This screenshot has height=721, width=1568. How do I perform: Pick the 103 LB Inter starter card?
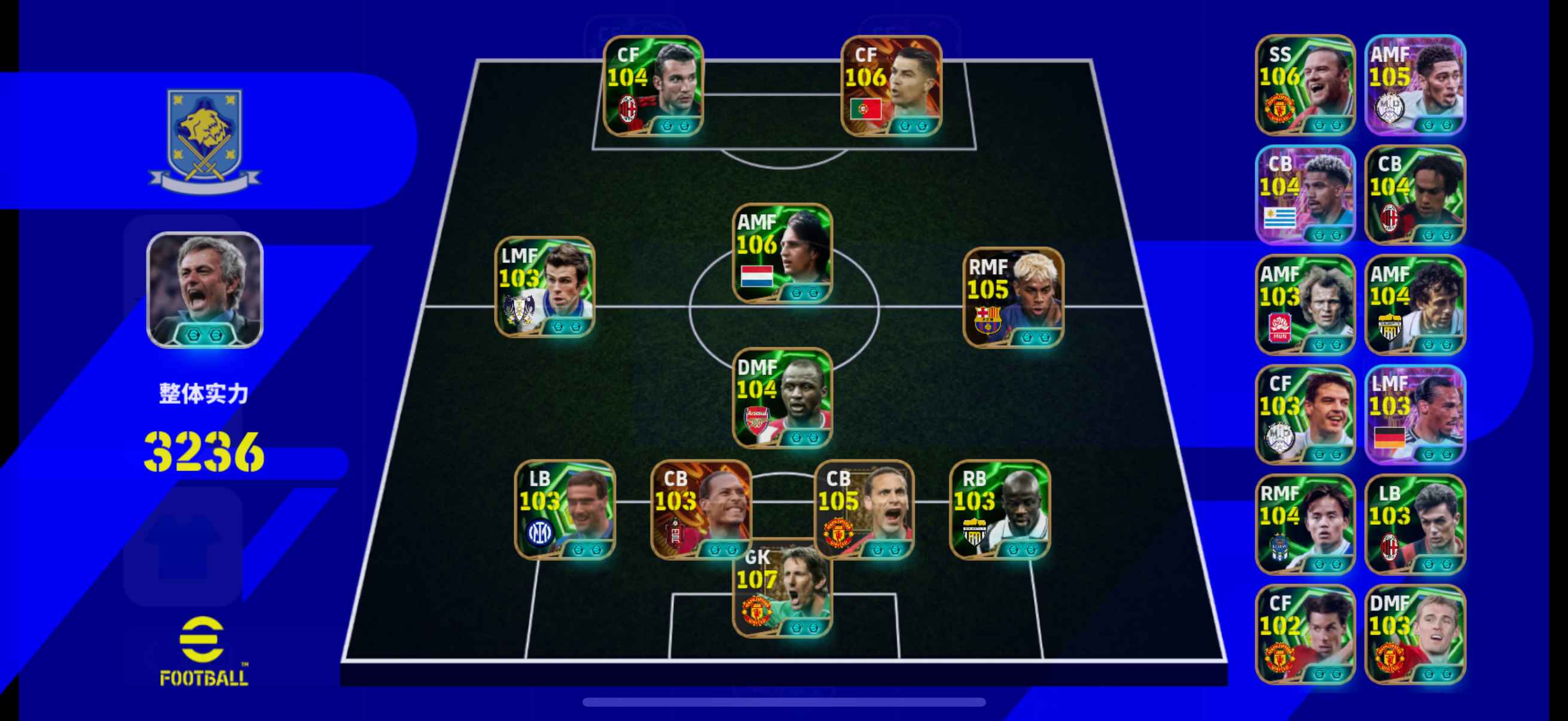565,509
